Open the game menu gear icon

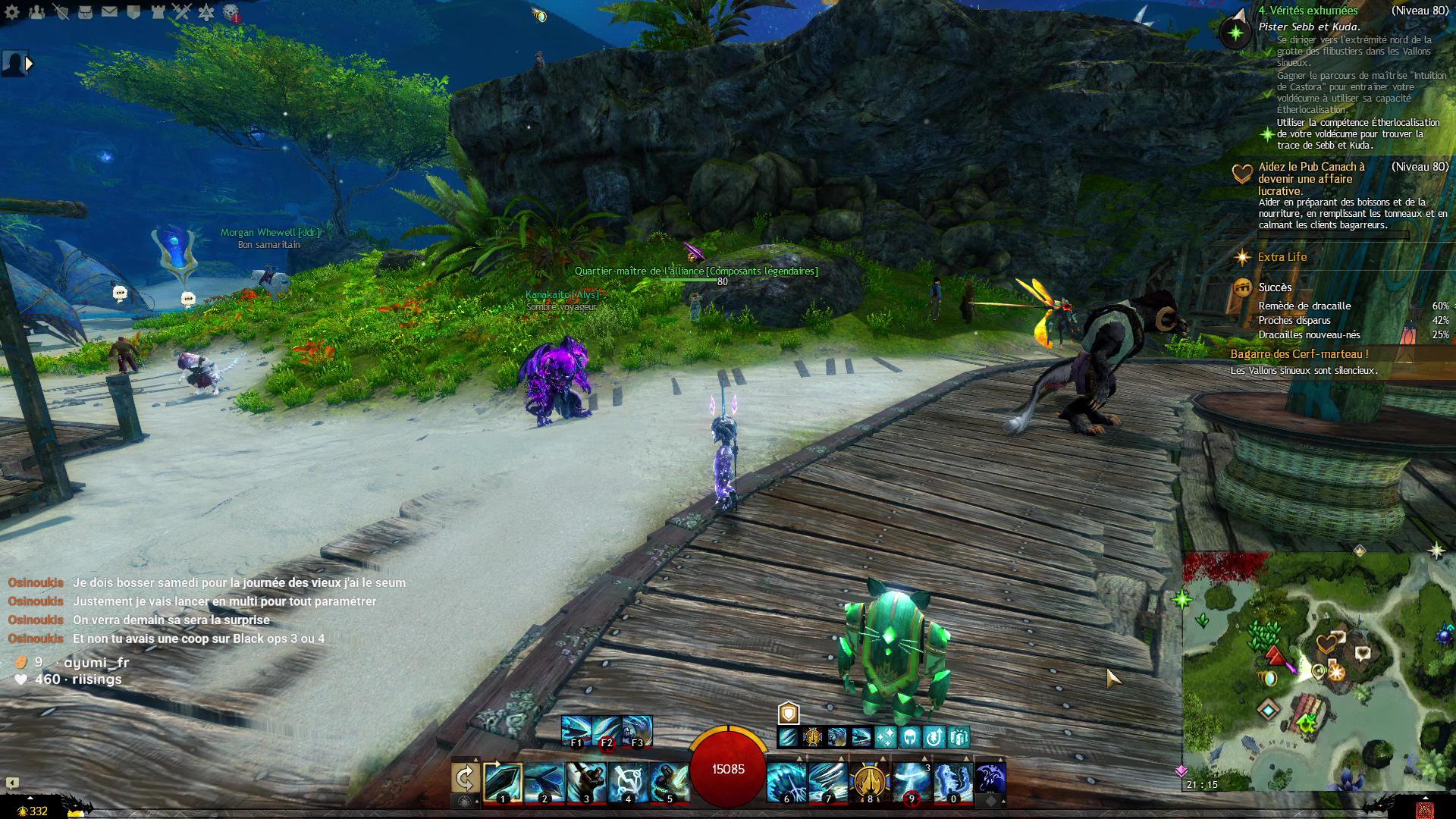(12, 12)
